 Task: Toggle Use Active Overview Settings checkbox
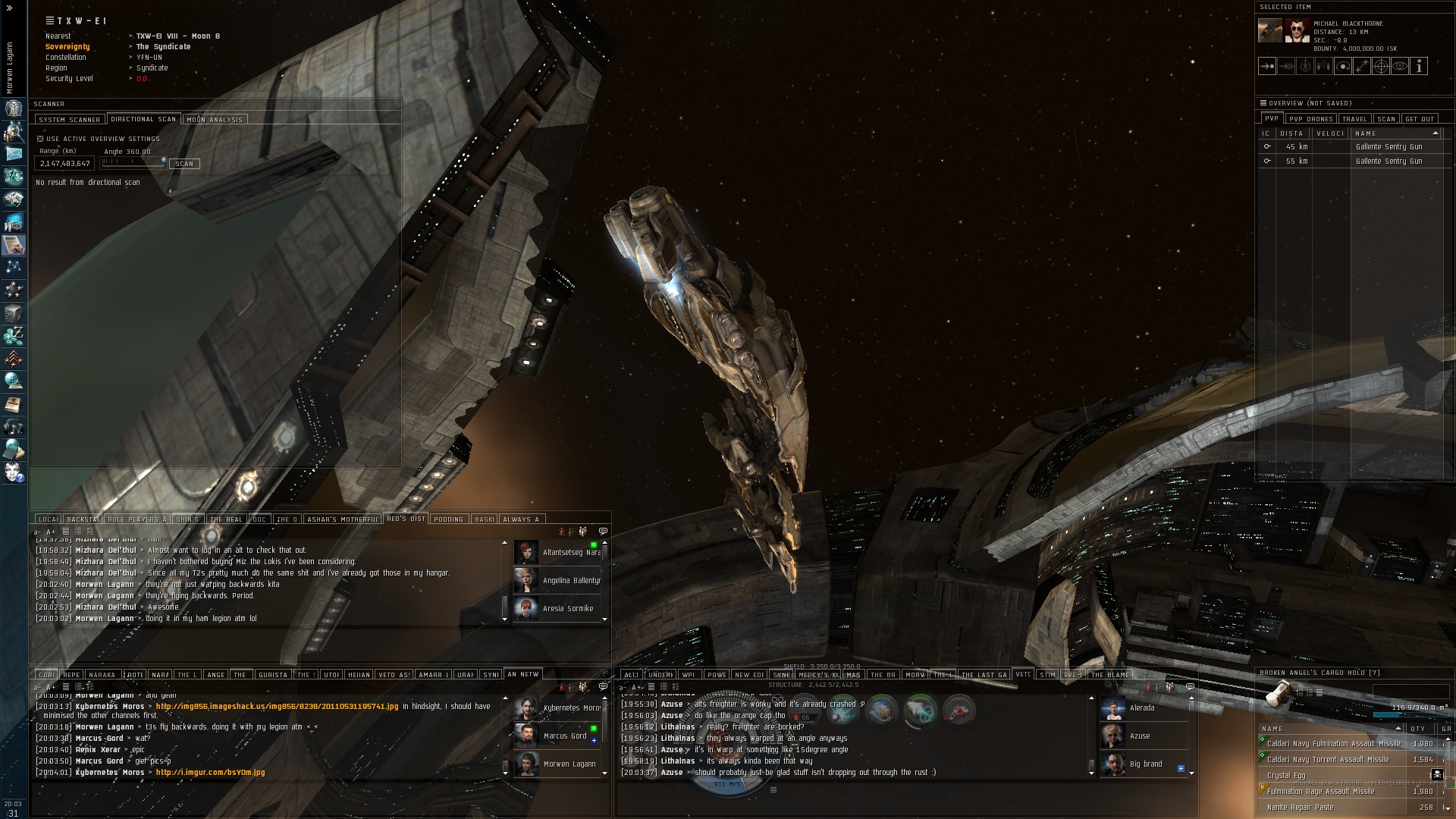tap(40, 139)
